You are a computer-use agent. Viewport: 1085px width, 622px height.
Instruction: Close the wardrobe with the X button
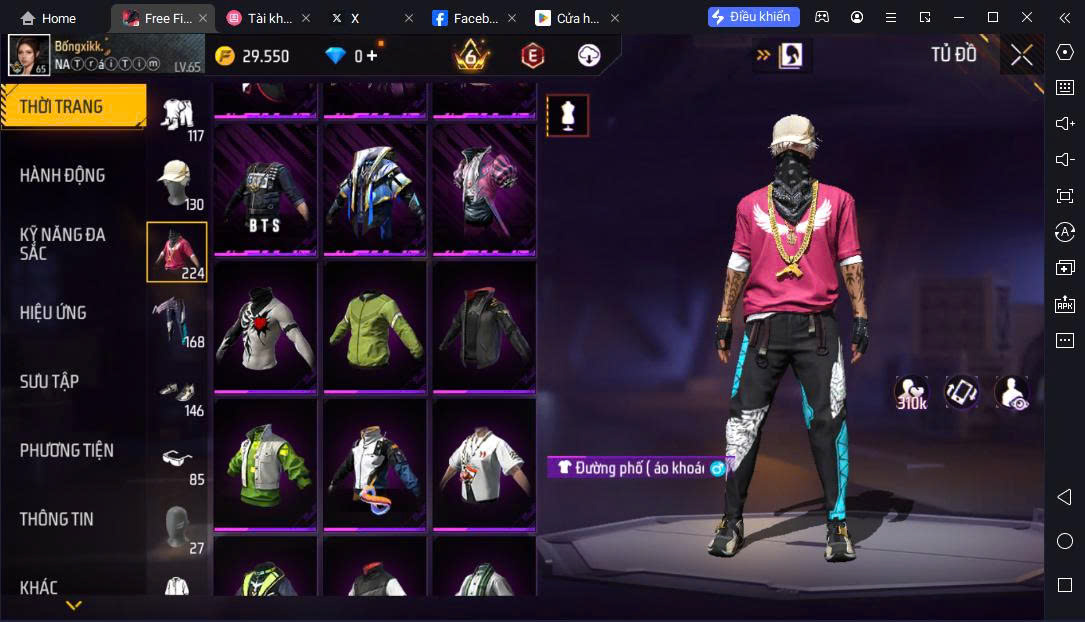pos(1021,55)
